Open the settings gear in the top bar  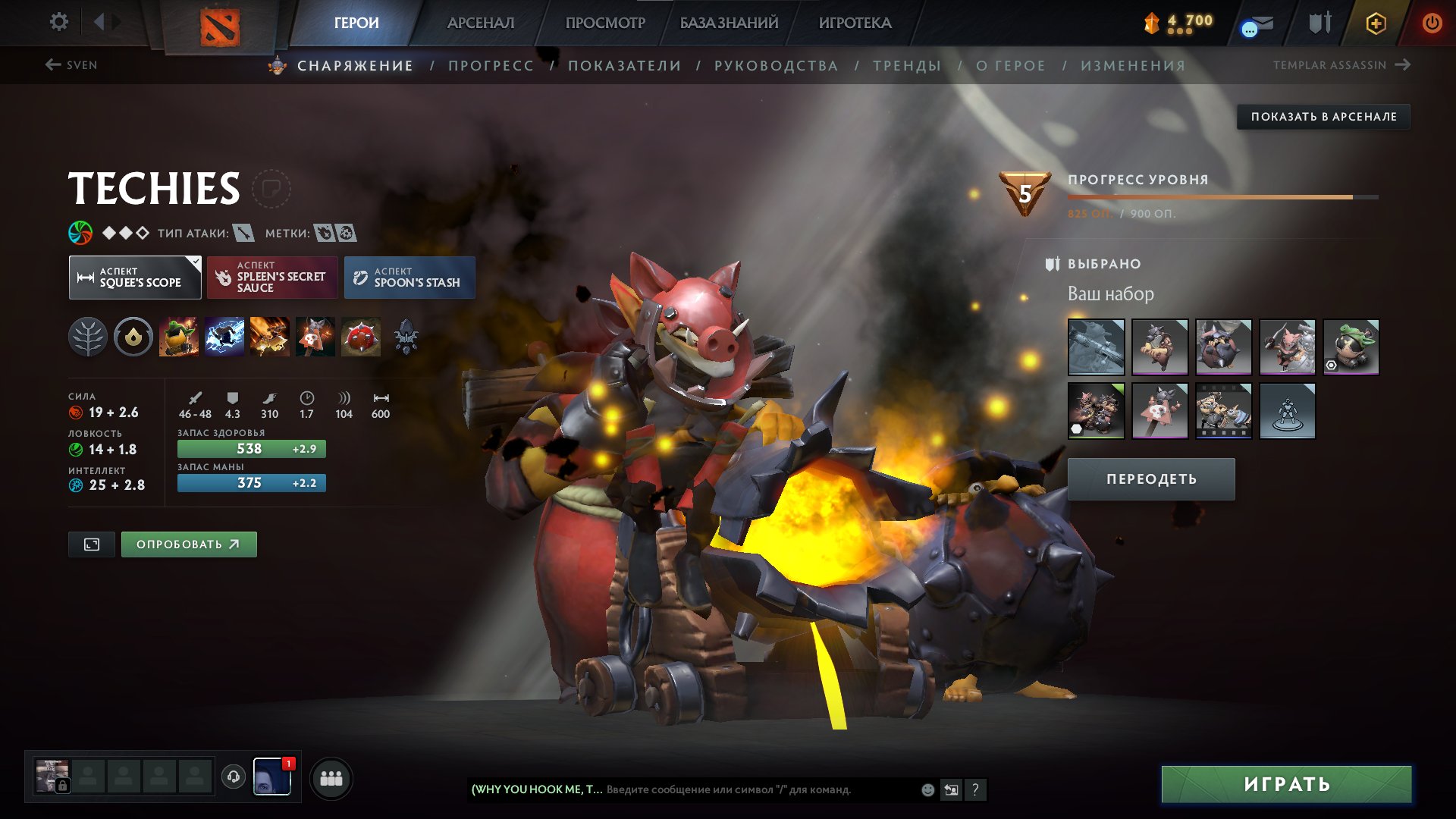tap(58, 22)
